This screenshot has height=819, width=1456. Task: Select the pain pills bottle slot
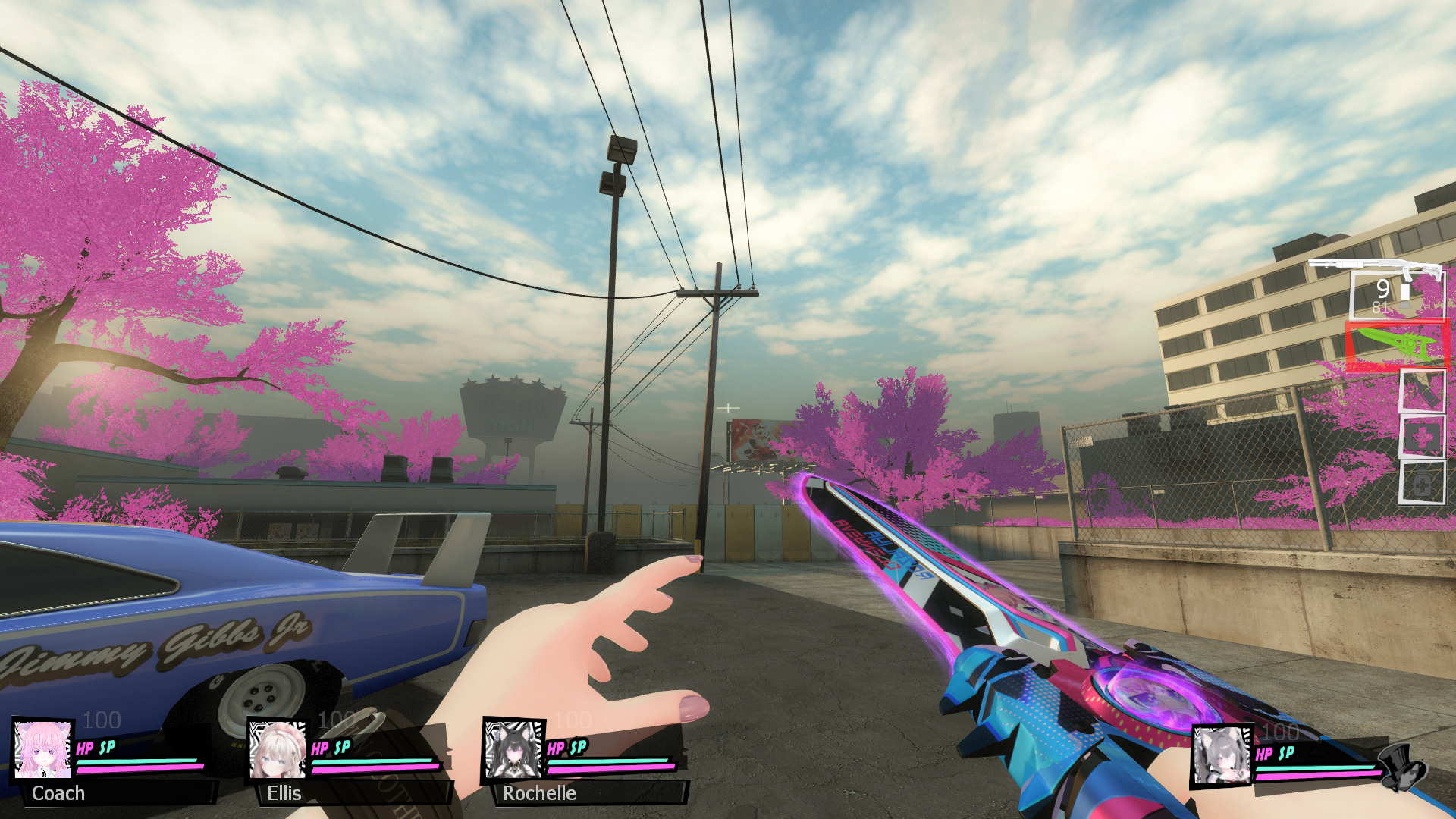click(x=1422, y=483)
